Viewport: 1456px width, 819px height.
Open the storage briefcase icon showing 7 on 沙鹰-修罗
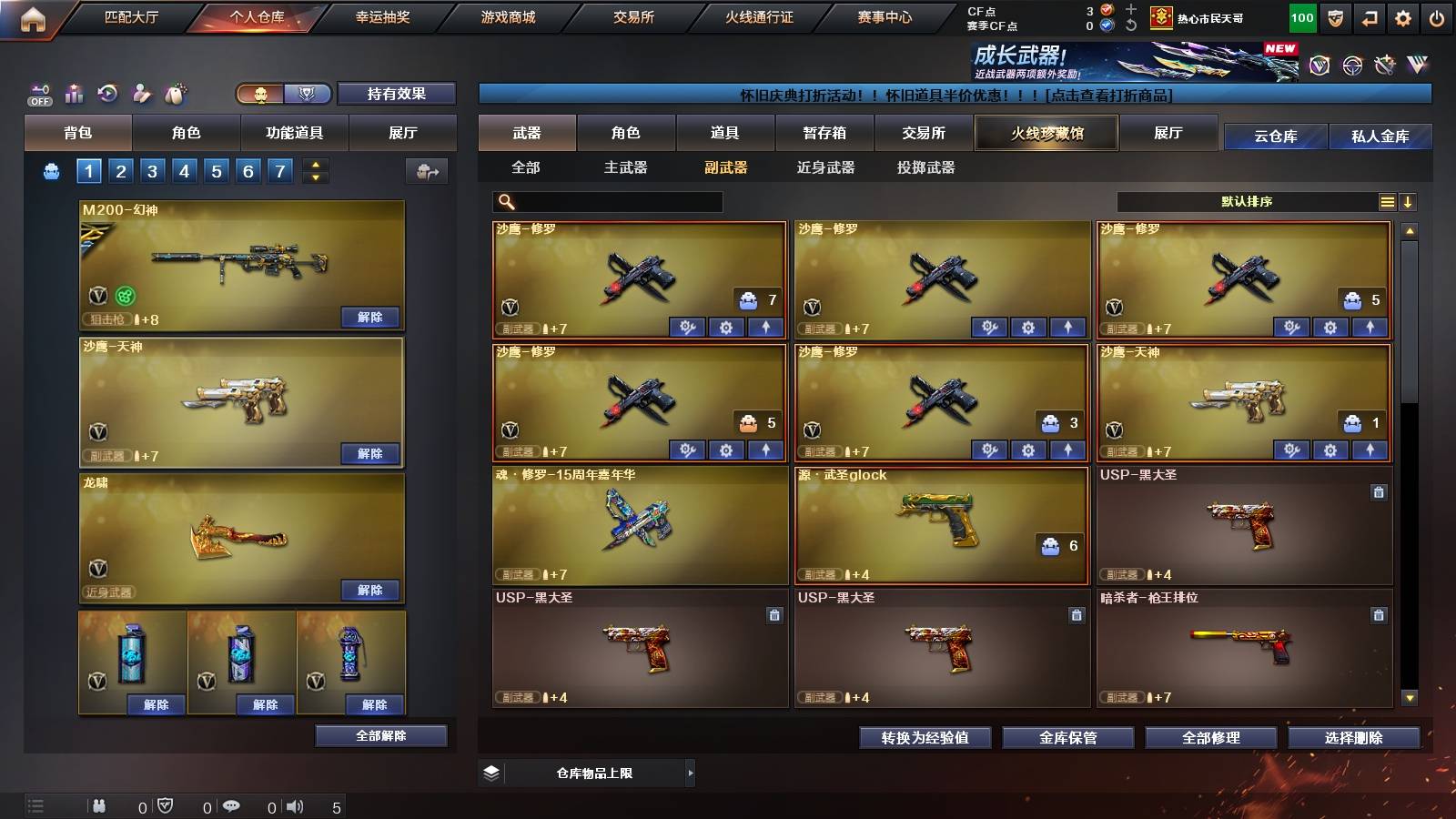(x=749, y=300)
